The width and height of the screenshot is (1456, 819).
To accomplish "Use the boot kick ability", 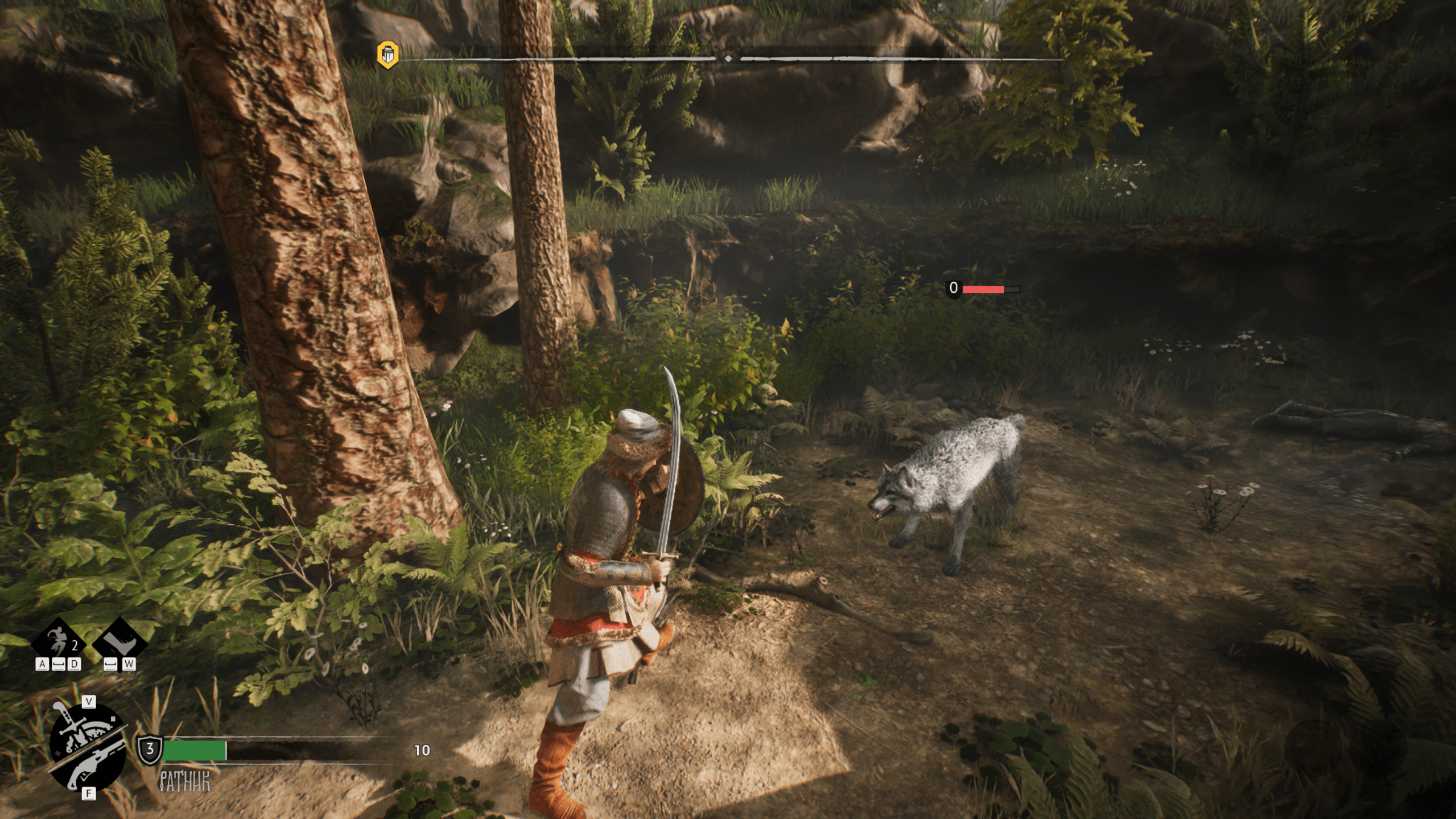I will (119, 643).
